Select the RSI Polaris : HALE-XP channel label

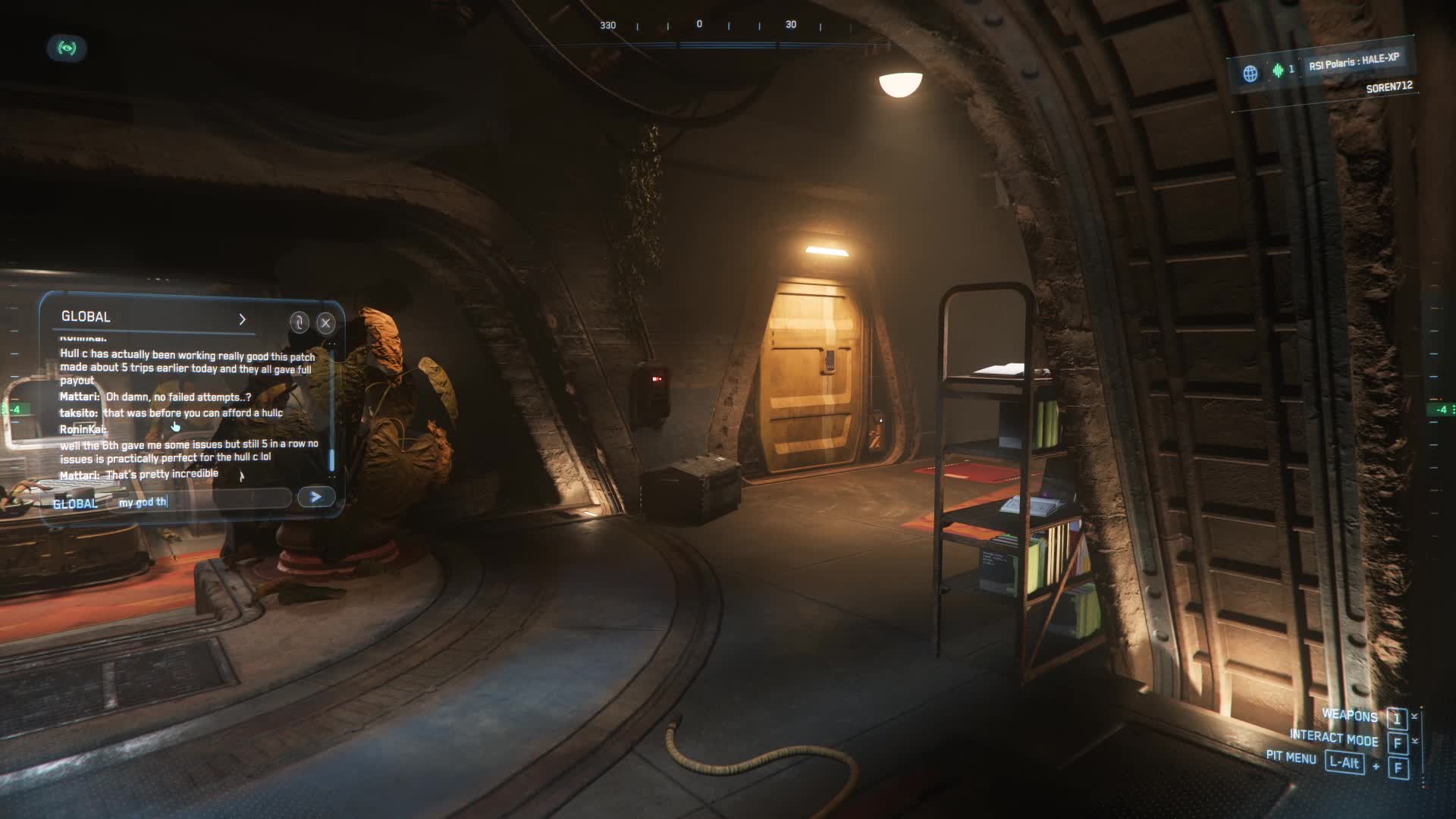click(x=1354, y=61)
